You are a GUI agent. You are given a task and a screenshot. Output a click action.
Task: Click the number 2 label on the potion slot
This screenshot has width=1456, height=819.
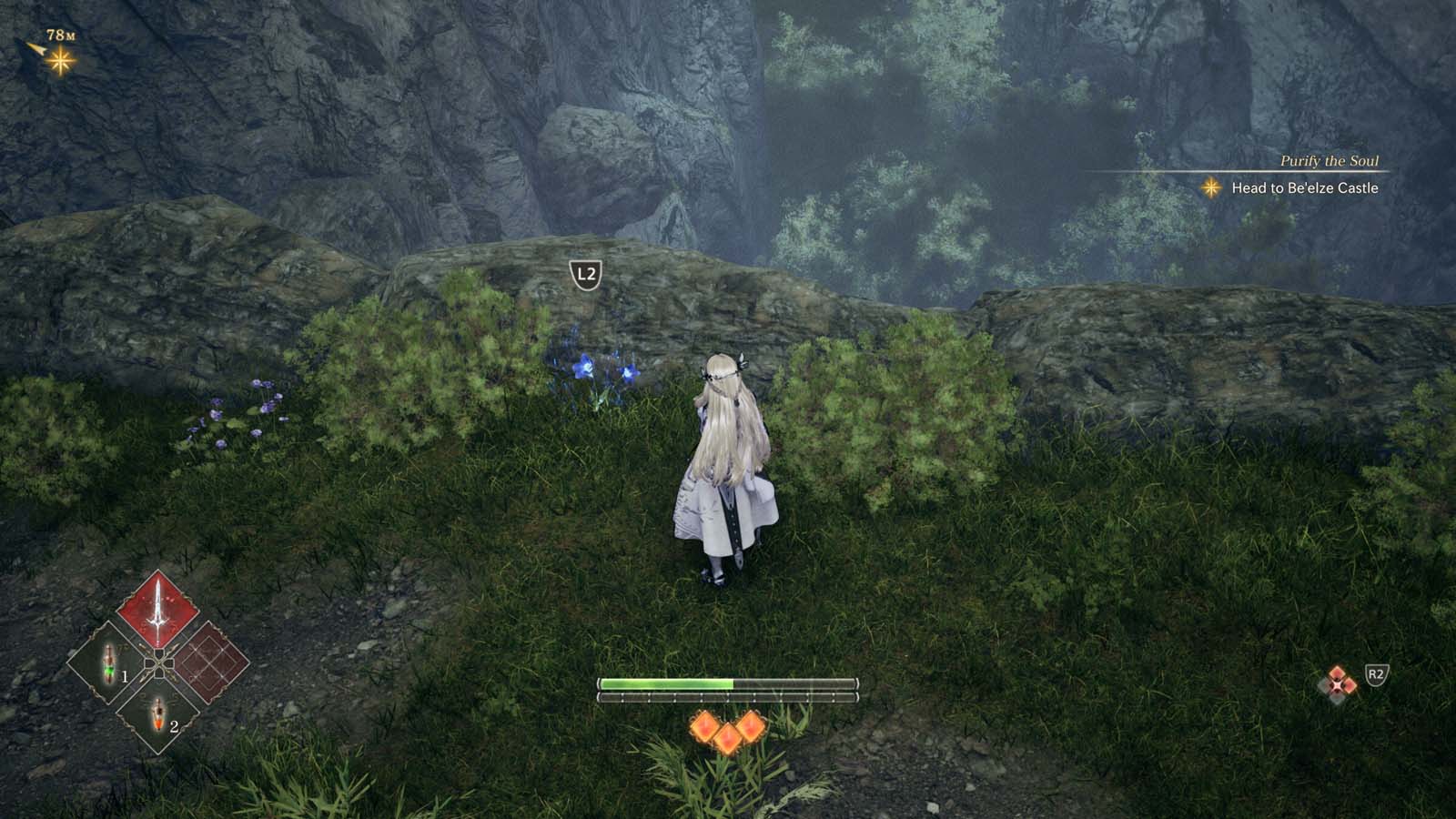175,727
